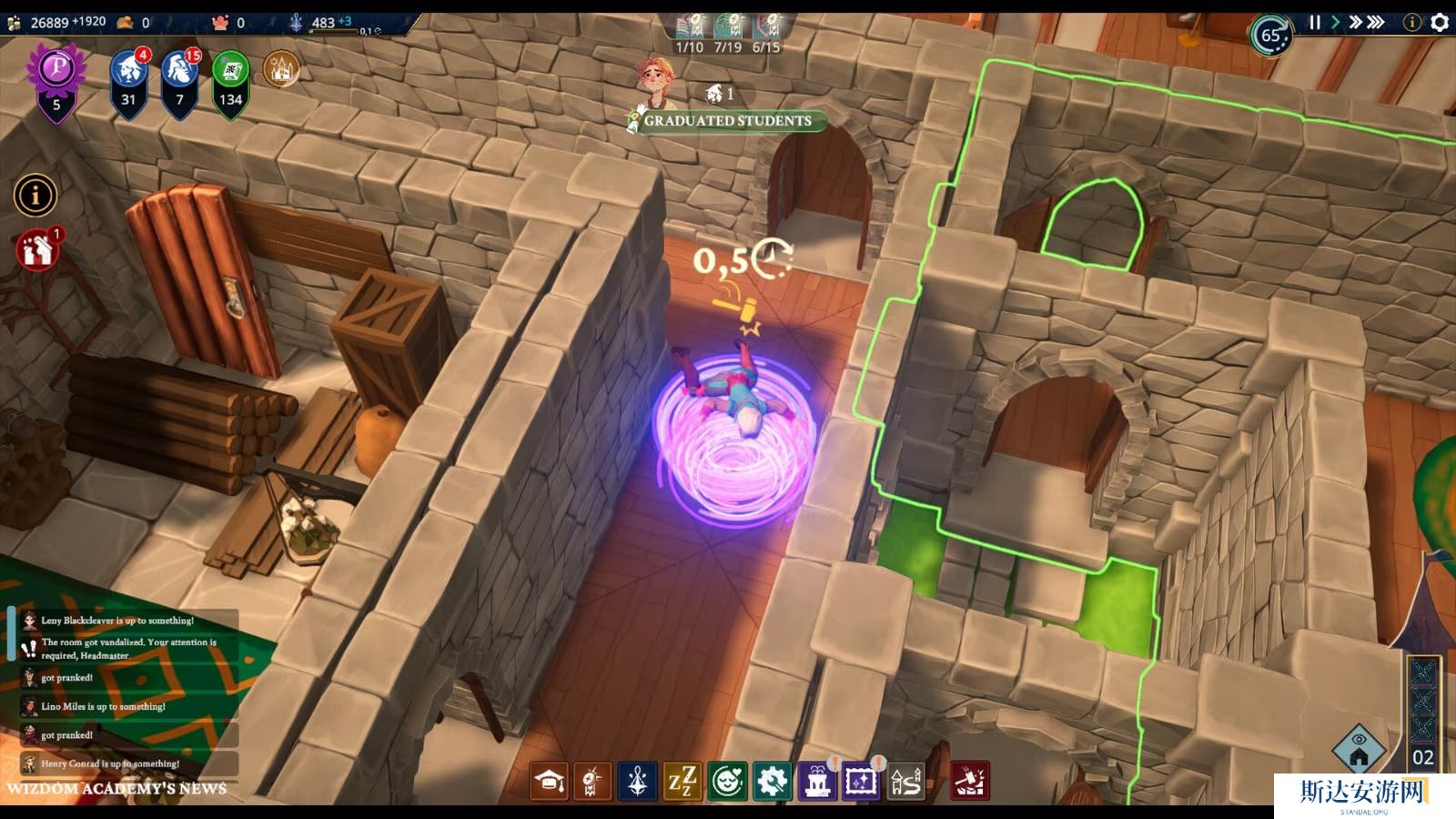Open the damaged building alert

pos(37,250)
